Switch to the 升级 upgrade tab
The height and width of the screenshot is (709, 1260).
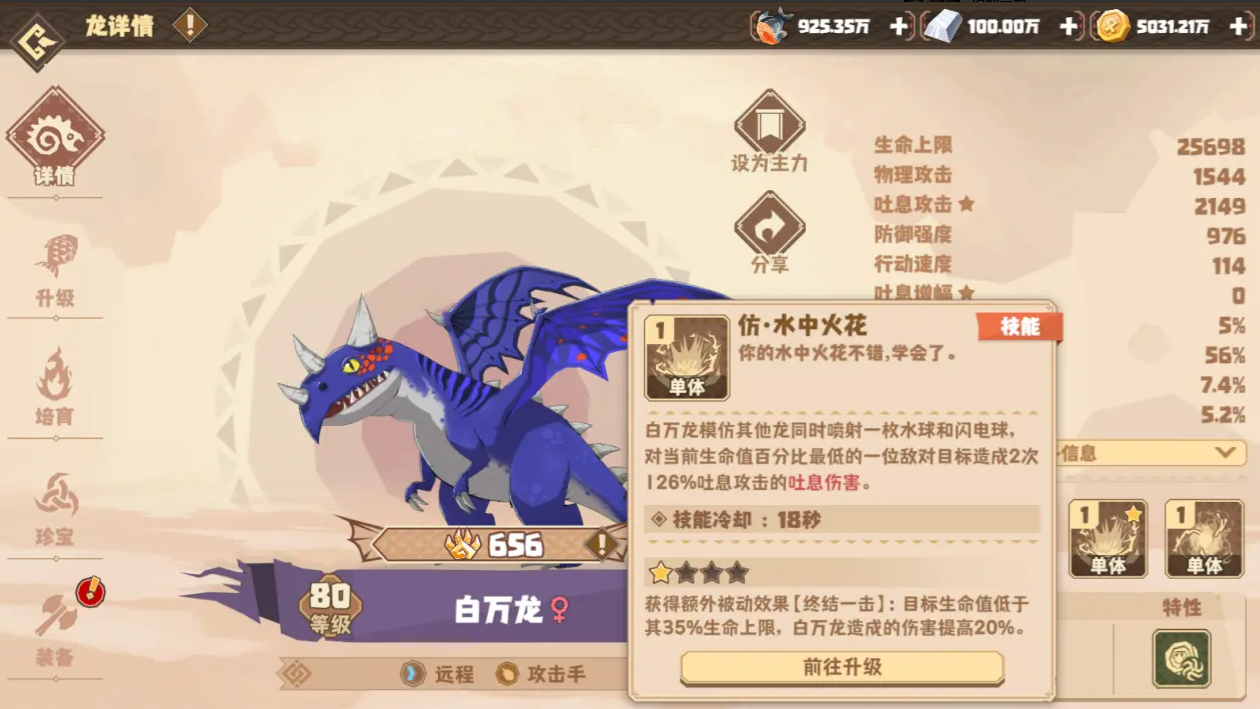click(55, 271)
